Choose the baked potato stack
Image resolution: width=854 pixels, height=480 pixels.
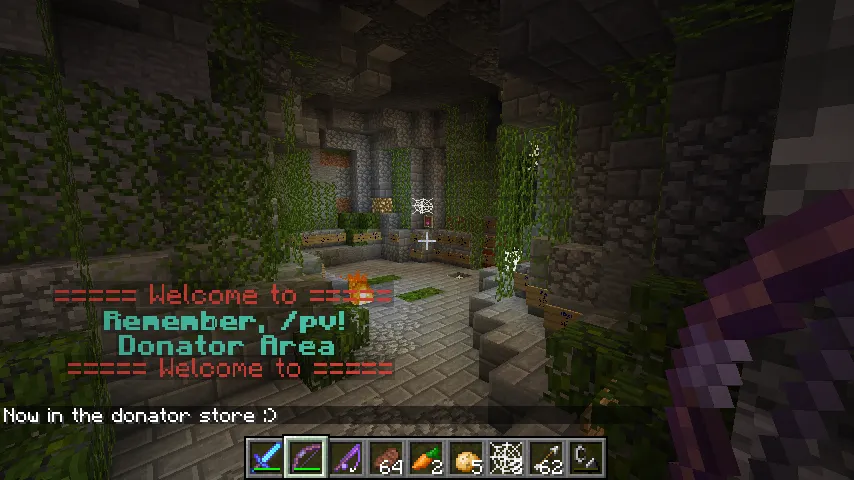tap(465, 458)
